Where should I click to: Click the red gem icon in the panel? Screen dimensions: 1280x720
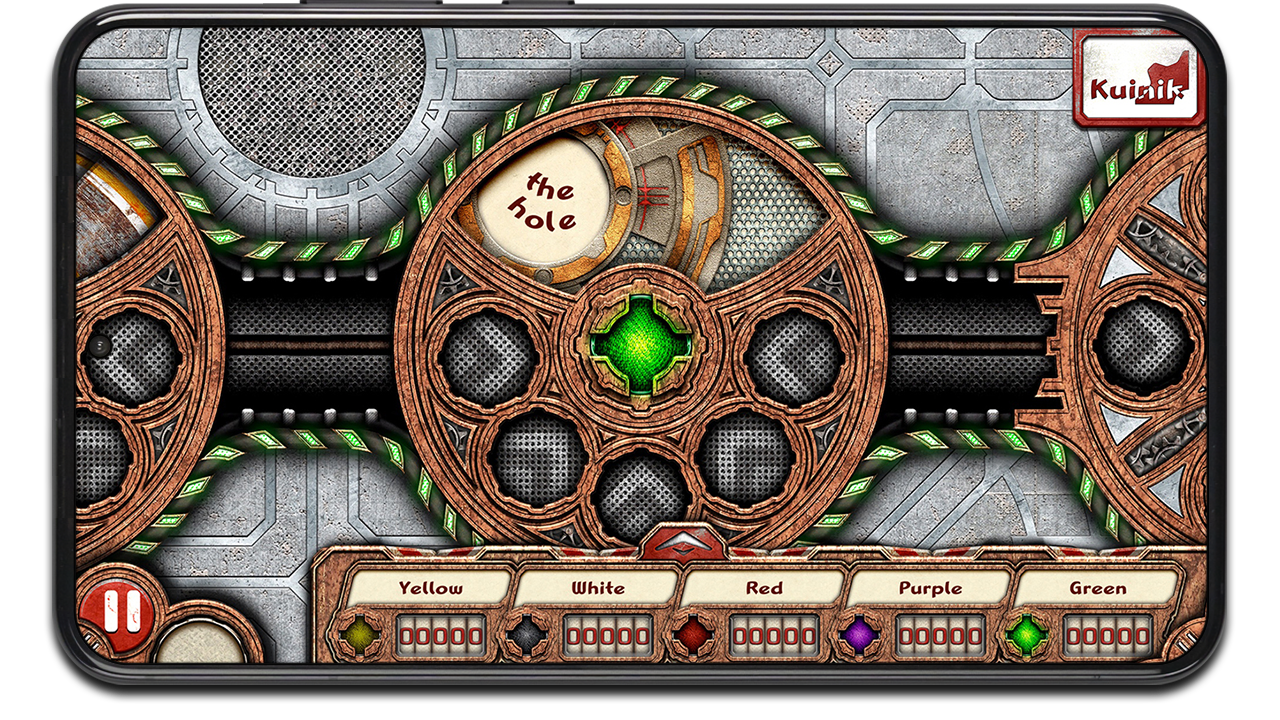click(x=692, y=634)
